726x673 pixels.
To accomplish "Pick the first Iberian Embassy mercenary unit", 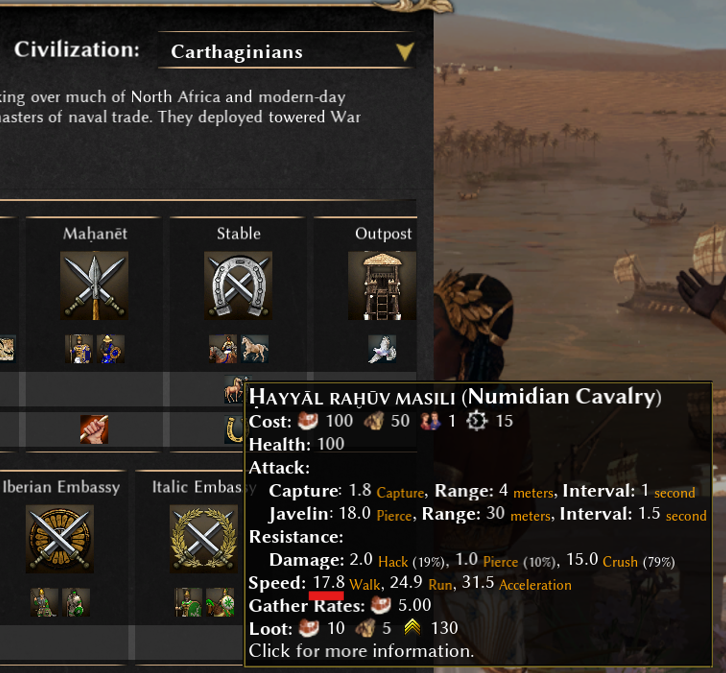I will 44,602.
